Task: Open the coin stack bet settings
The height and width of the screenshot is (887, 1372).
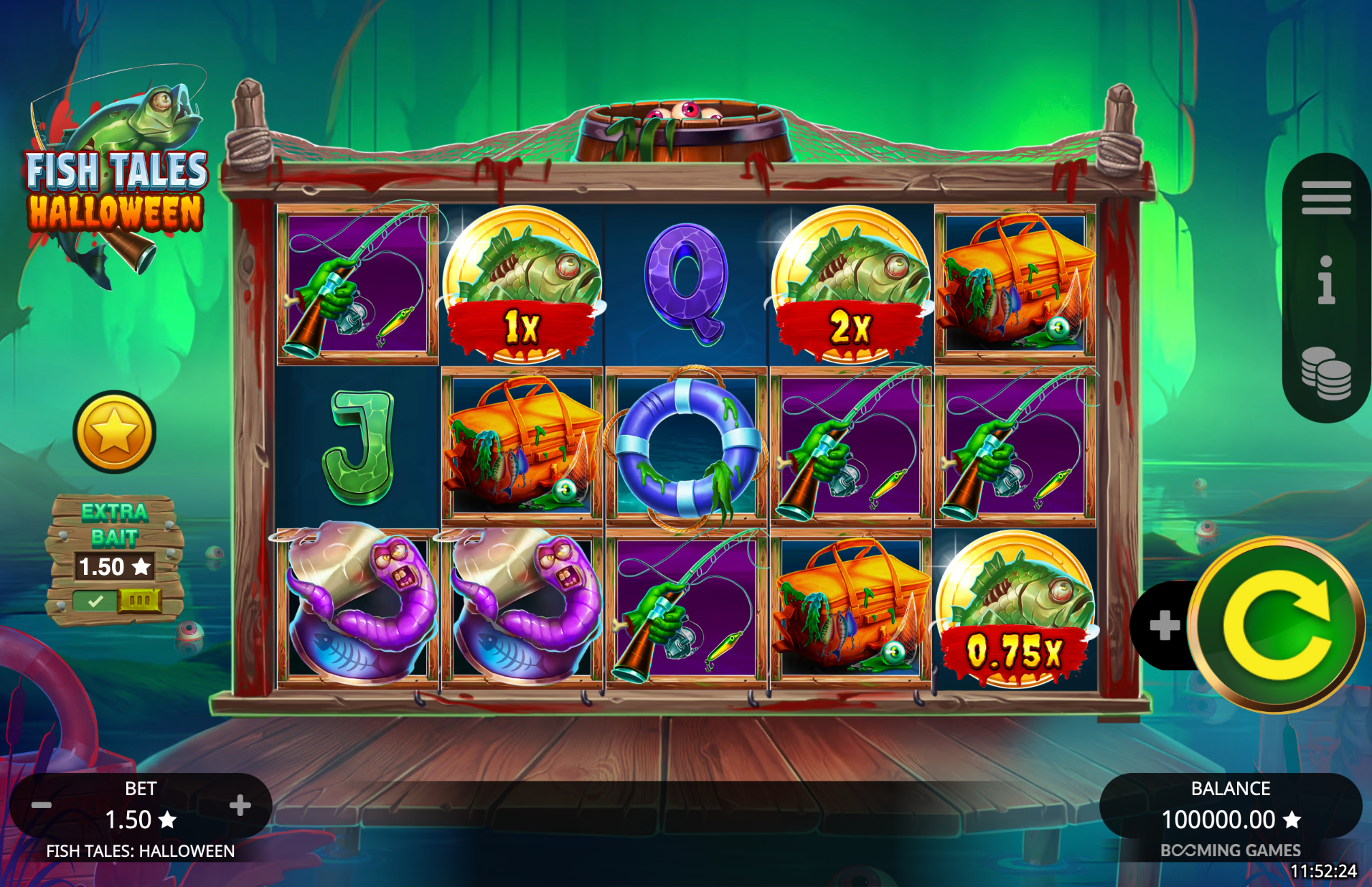Action: [x=1326, y=373]
